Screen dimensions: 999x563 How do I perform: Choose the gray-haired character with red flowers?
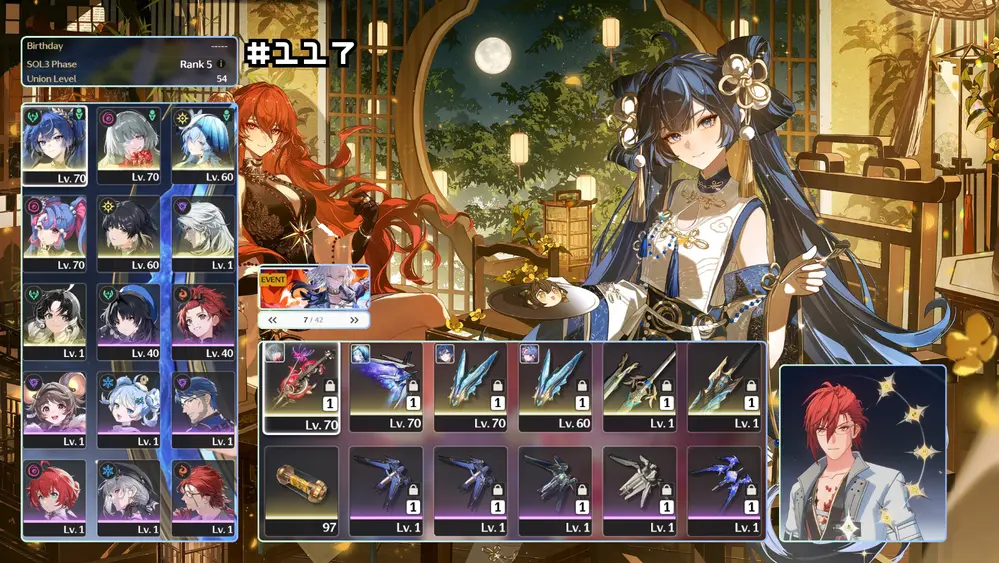point(129,145)
